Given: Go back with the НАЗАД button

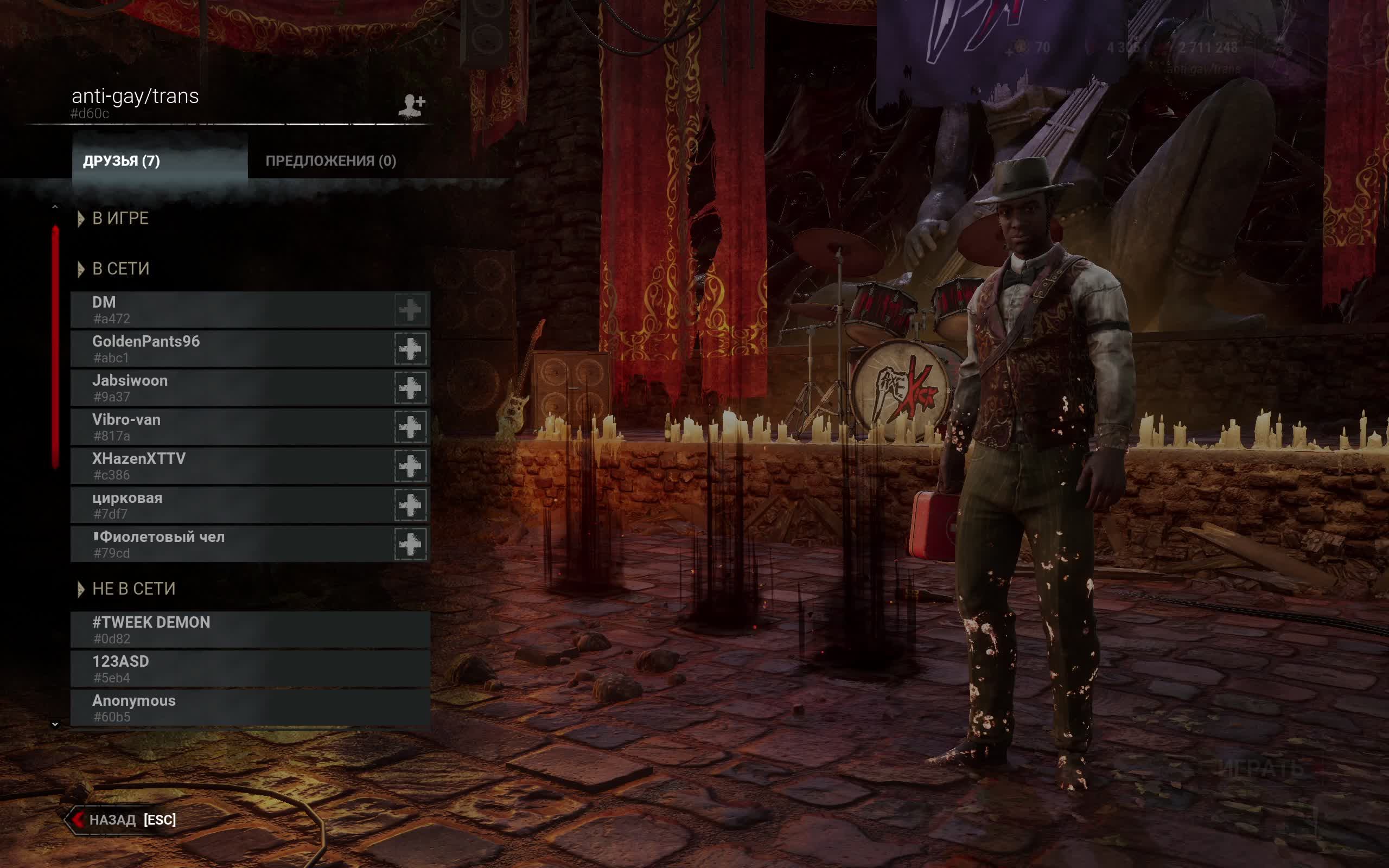Looking at the screenshot, I should (122, 819).
